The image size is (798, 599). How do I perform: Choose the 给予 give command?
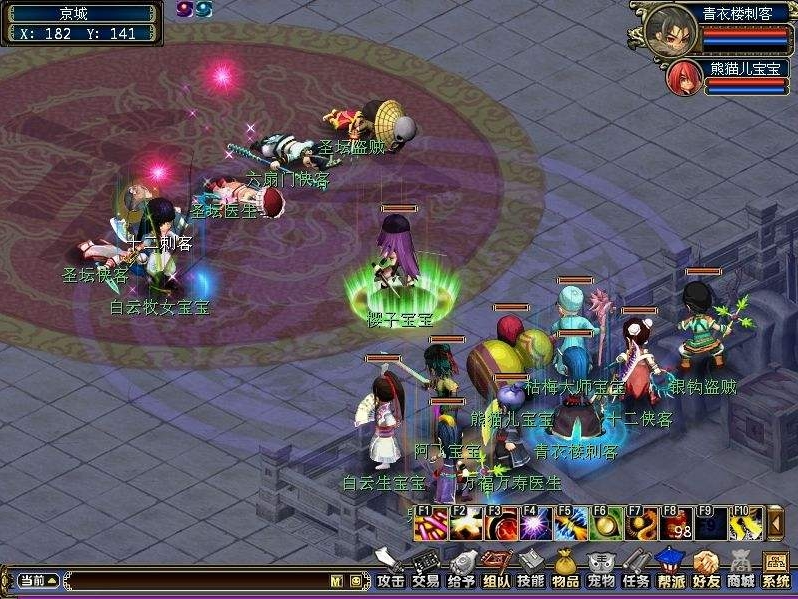[460, 570]
